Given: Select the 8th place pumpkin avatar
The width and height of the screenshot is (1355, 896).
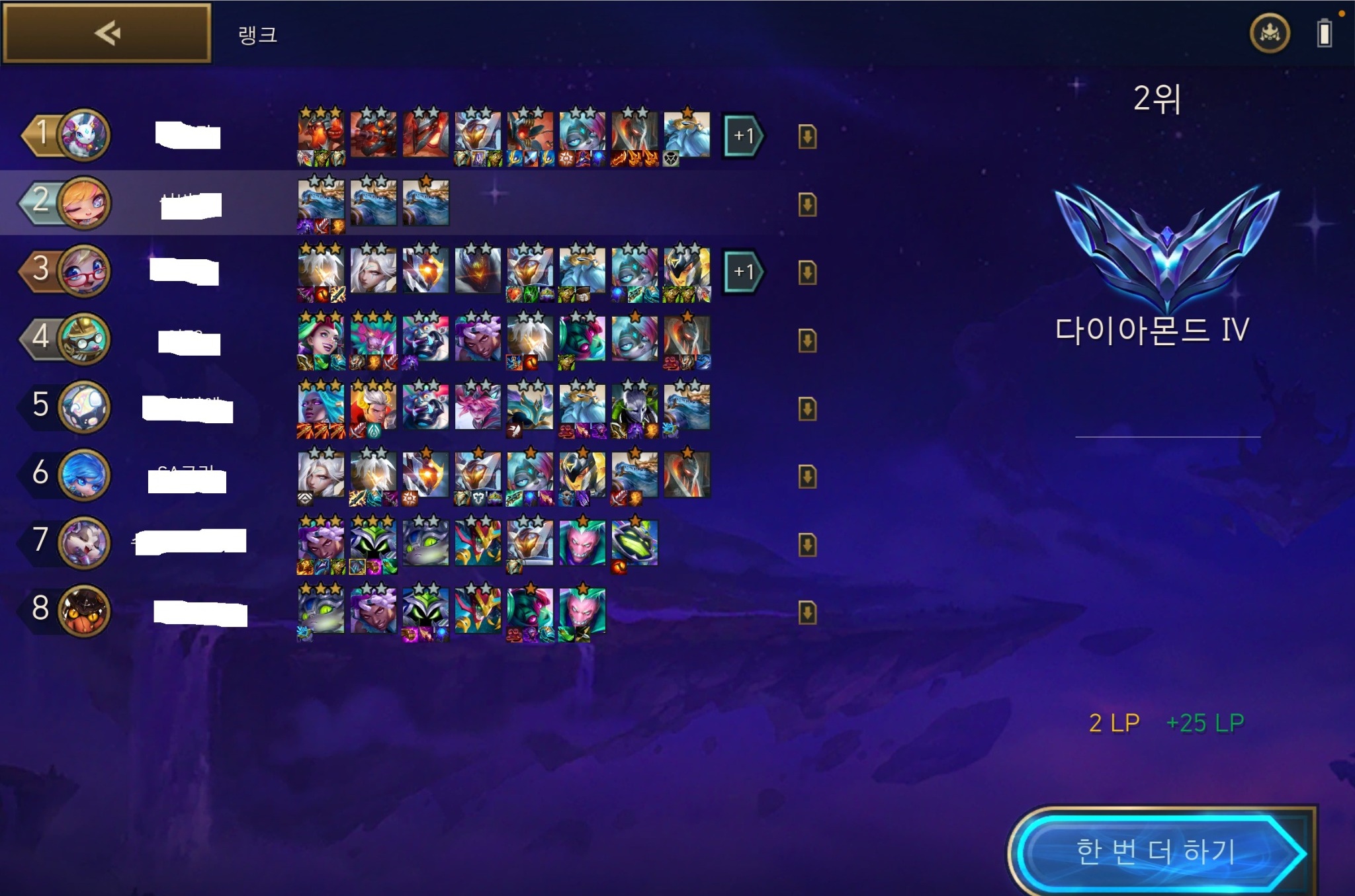Looking at the screenshot, I should point(84,610).
